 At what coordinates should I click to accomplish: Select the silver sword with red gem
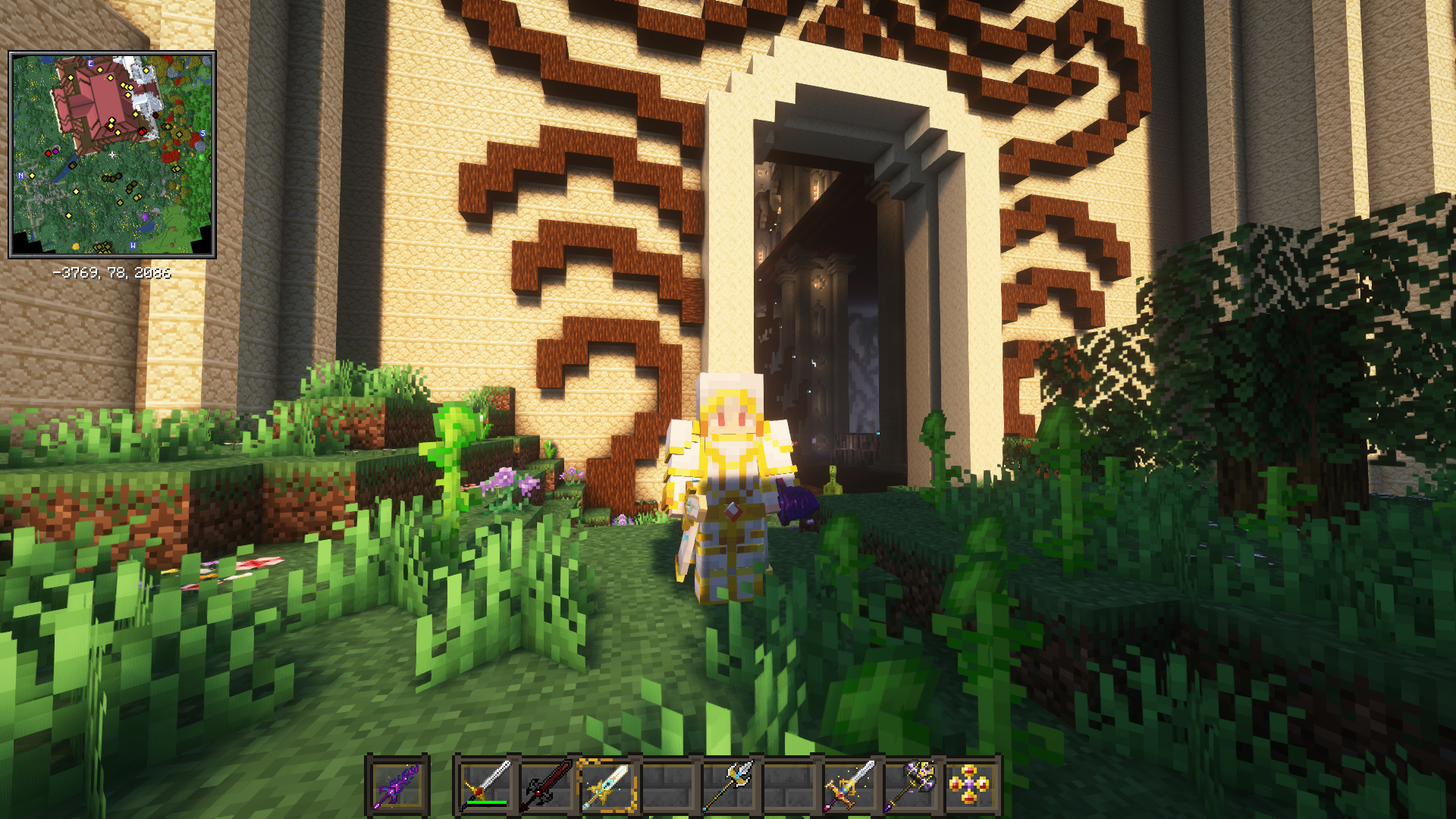click(x=486, y=786)
